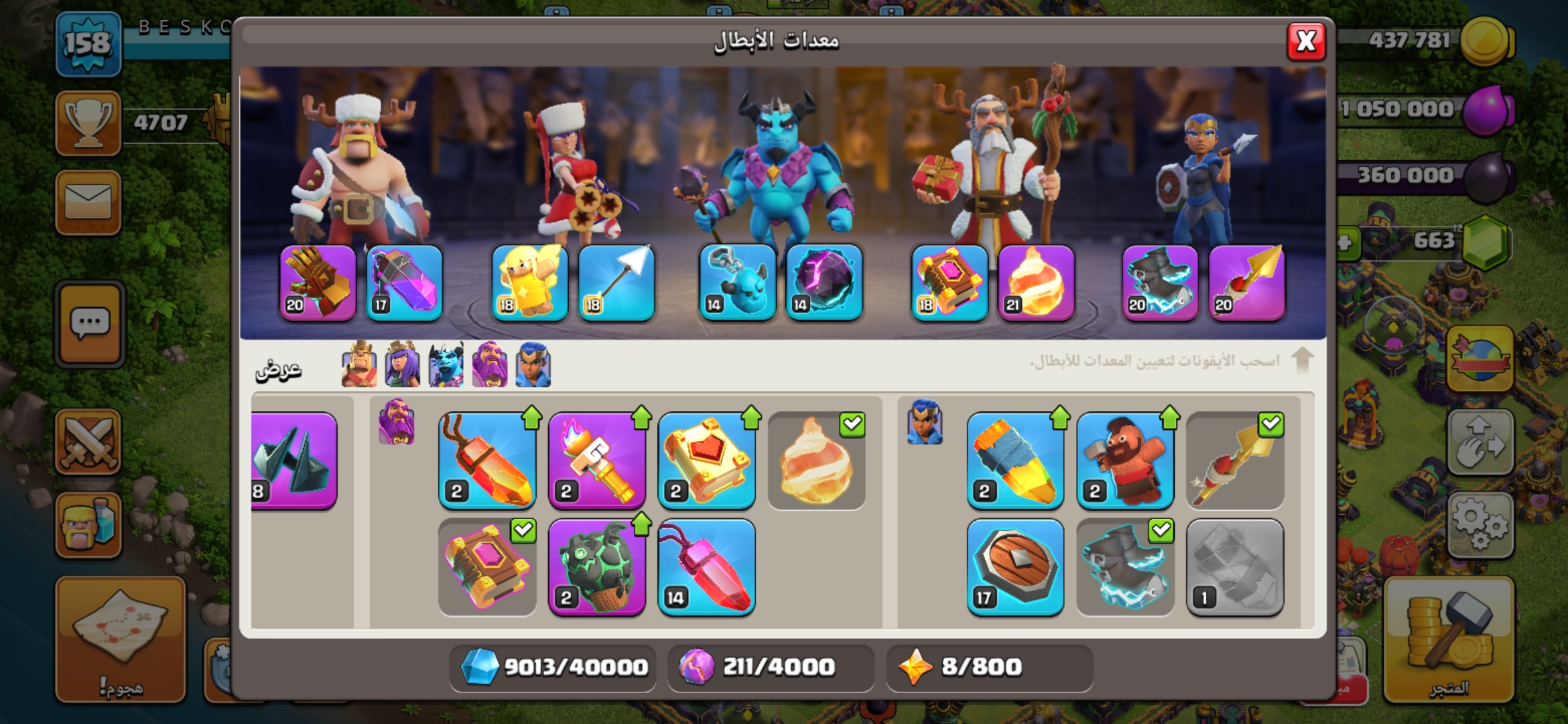Screen dimensions: 1568x724
Task: Choose the Giant Gauntlet equipped slot
Action: (x=318, y=282)
